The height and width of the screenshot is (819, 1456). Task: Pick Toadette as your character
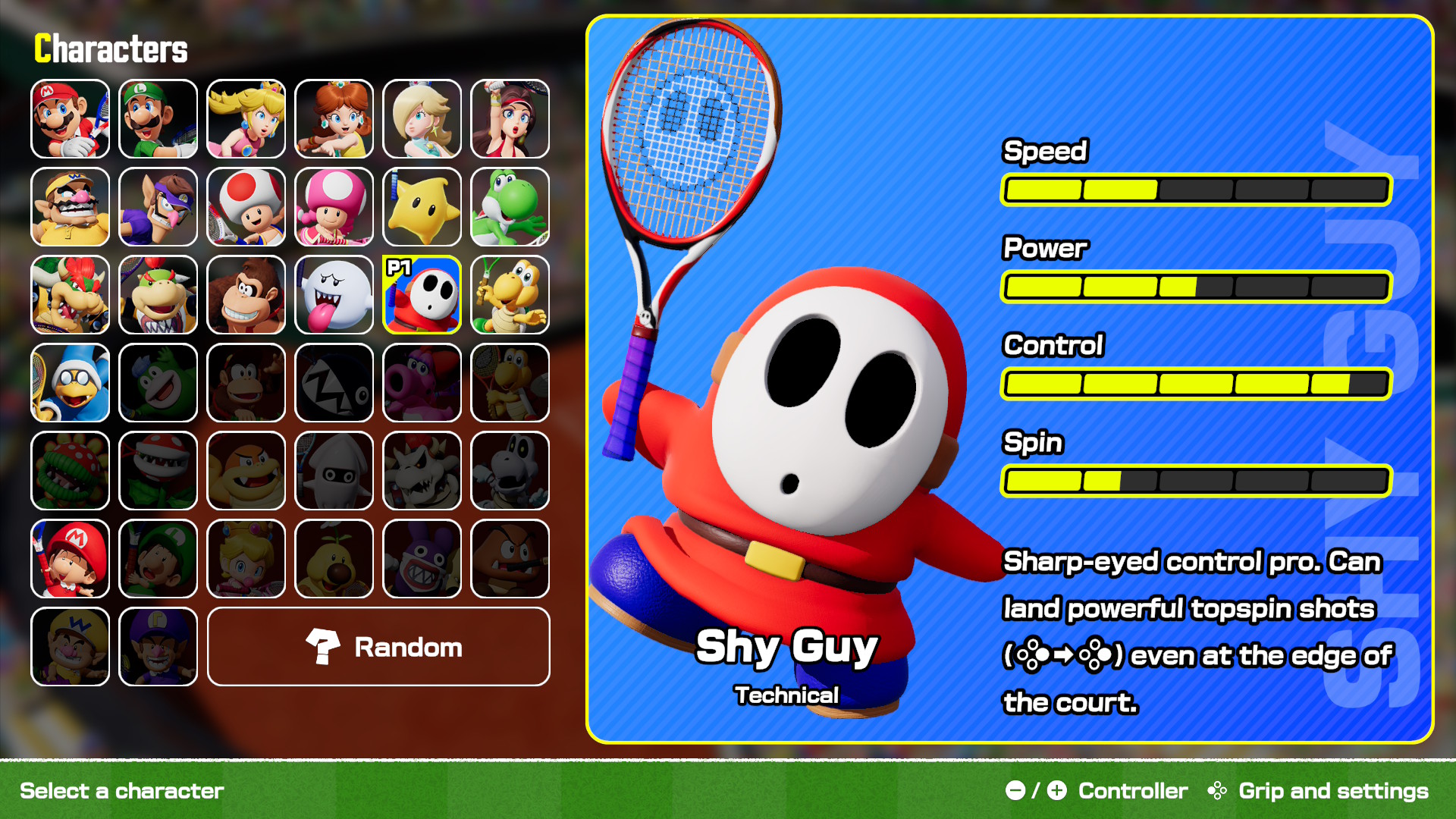[x=334, y=207]
